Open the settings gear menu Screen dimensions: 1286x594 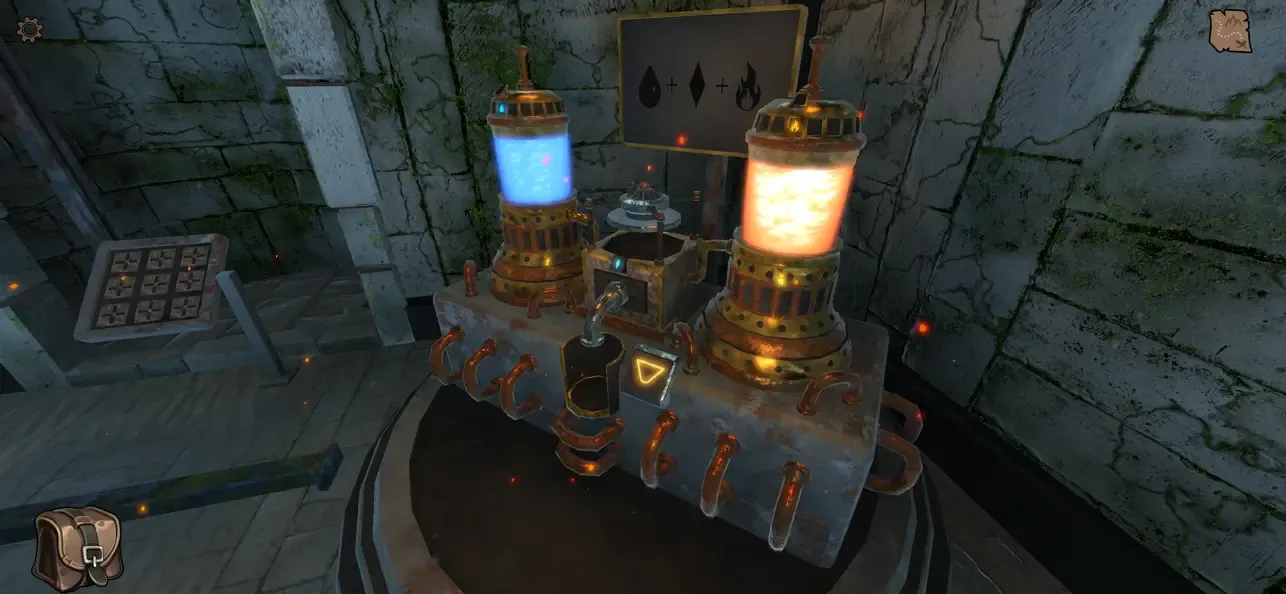(30, 29)
